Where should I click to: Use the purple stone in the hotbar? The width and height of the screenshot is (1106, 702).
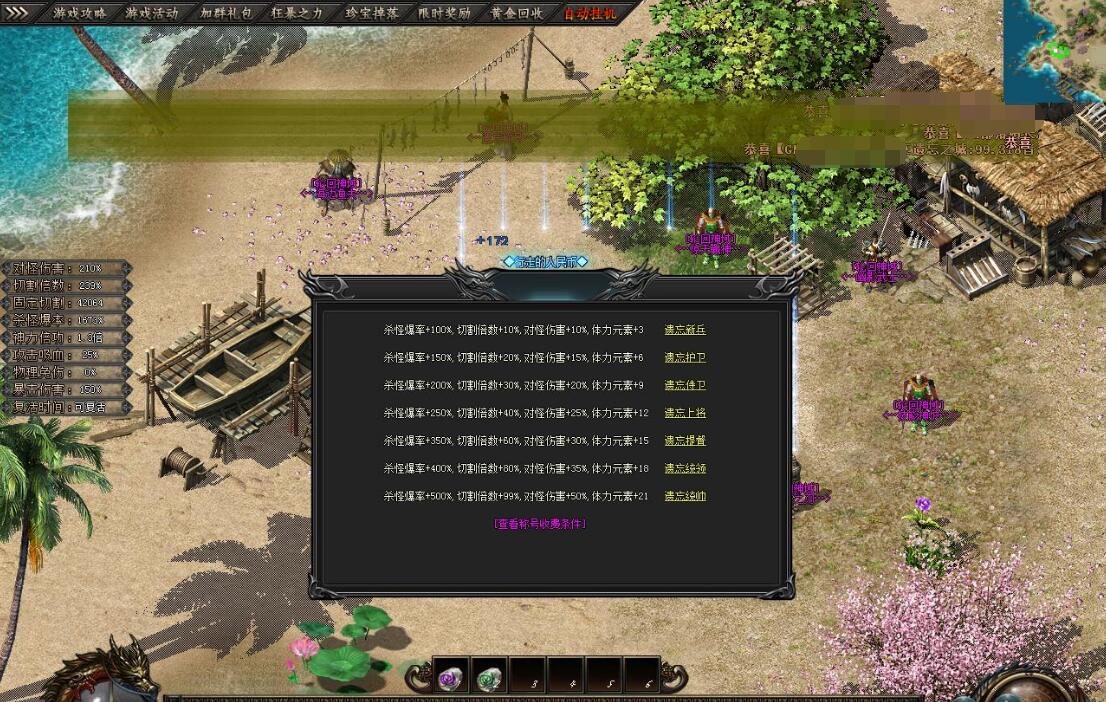click(451, 677)
